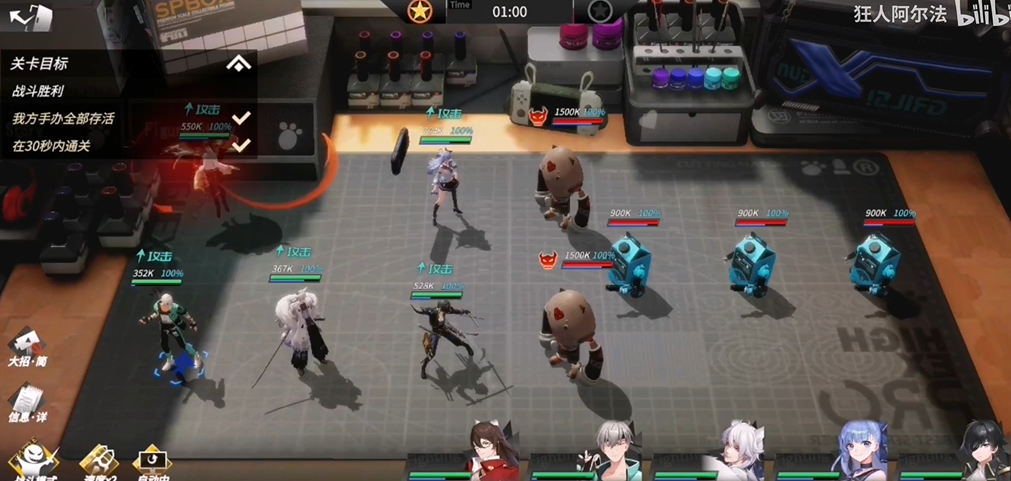Toggle the 自动中 auto-battle button
Viewport: 1011px width, 481px height.
151,462
